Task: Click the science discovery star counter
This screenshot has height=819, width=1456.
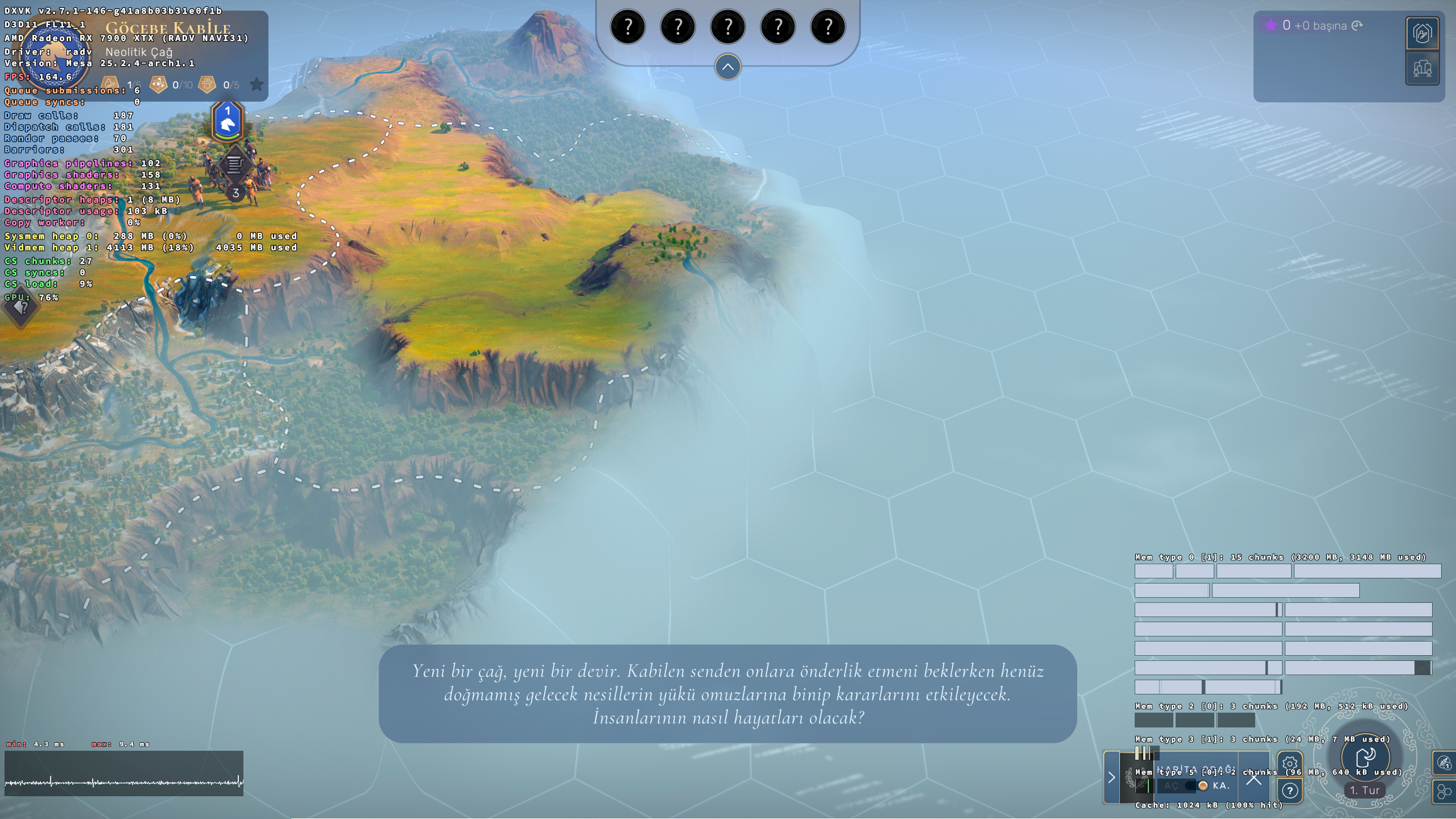Action: pos(158,85)
